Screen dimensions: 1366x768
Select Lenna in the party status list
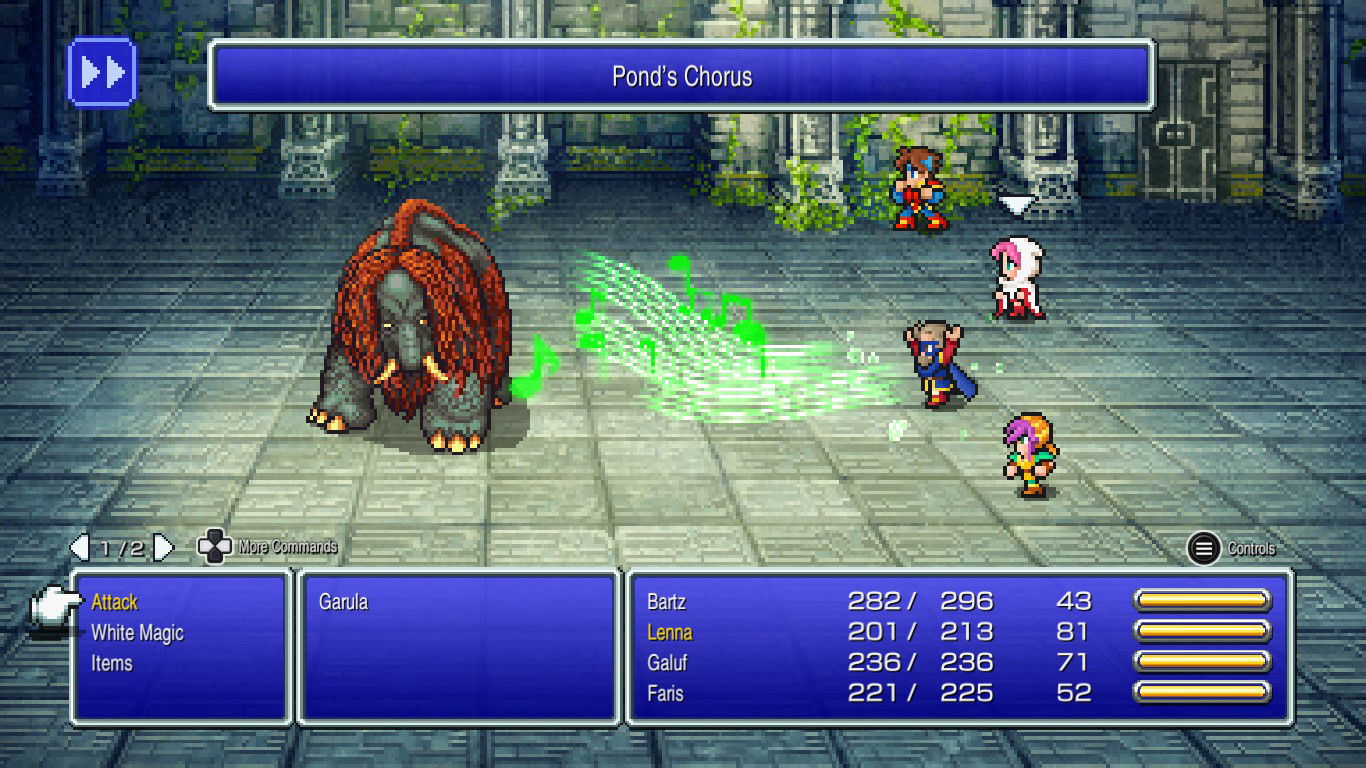point(670,632)
